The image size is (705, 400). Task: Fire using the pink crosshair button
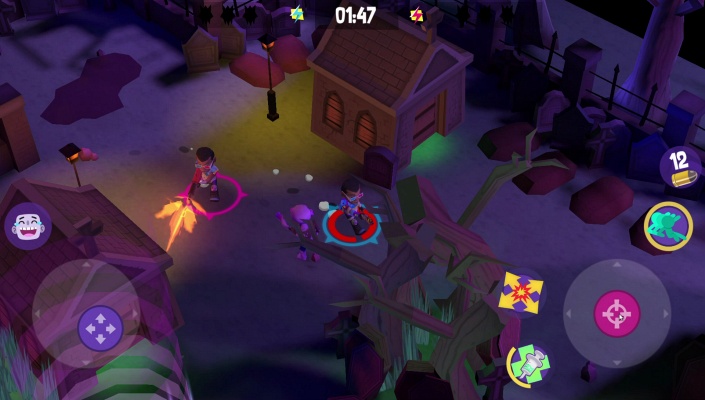[x=617, y=314]
